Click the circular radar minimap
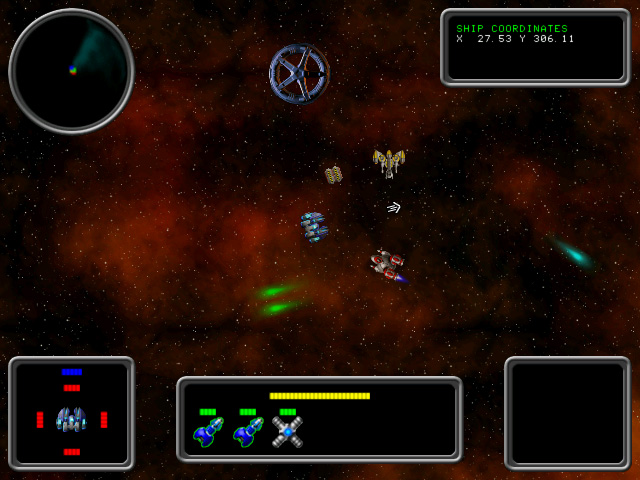The width and height of the screenshot is (640, 480). click(71, 71)
